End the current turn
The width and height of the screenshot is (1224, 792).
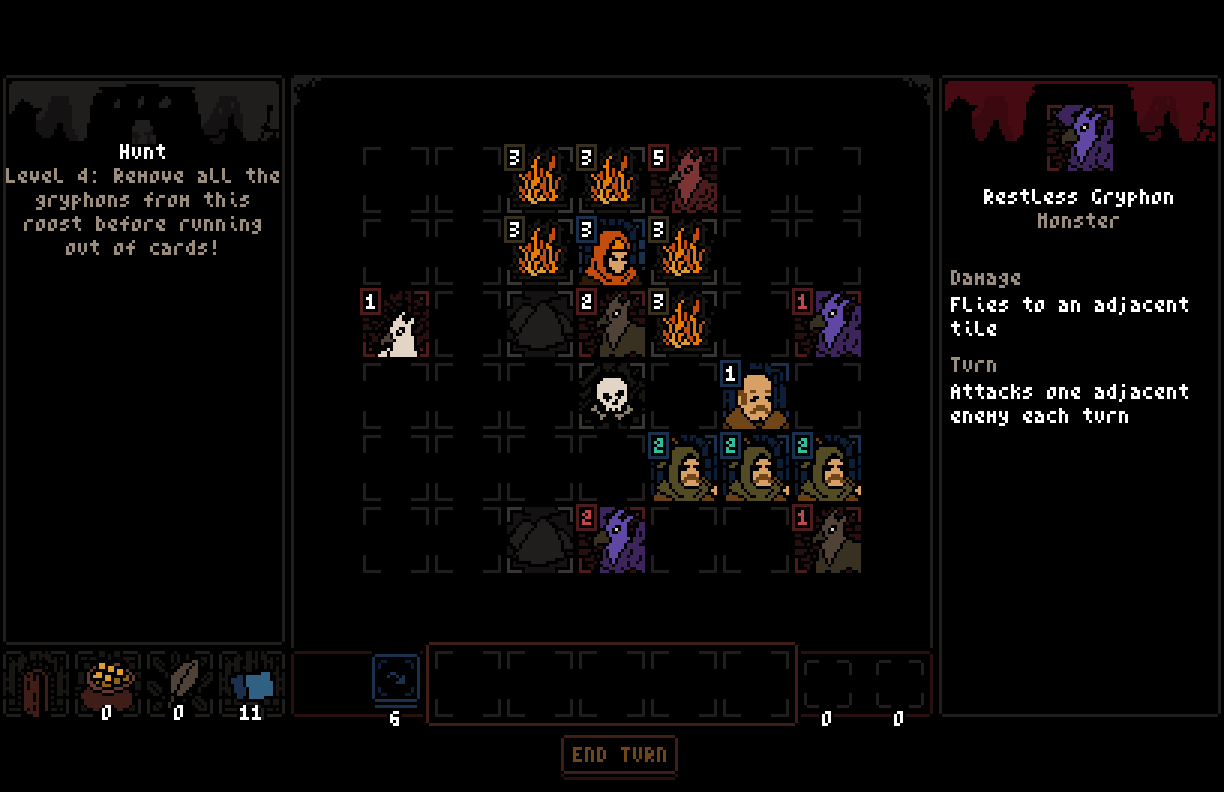(x=619, y=755)
